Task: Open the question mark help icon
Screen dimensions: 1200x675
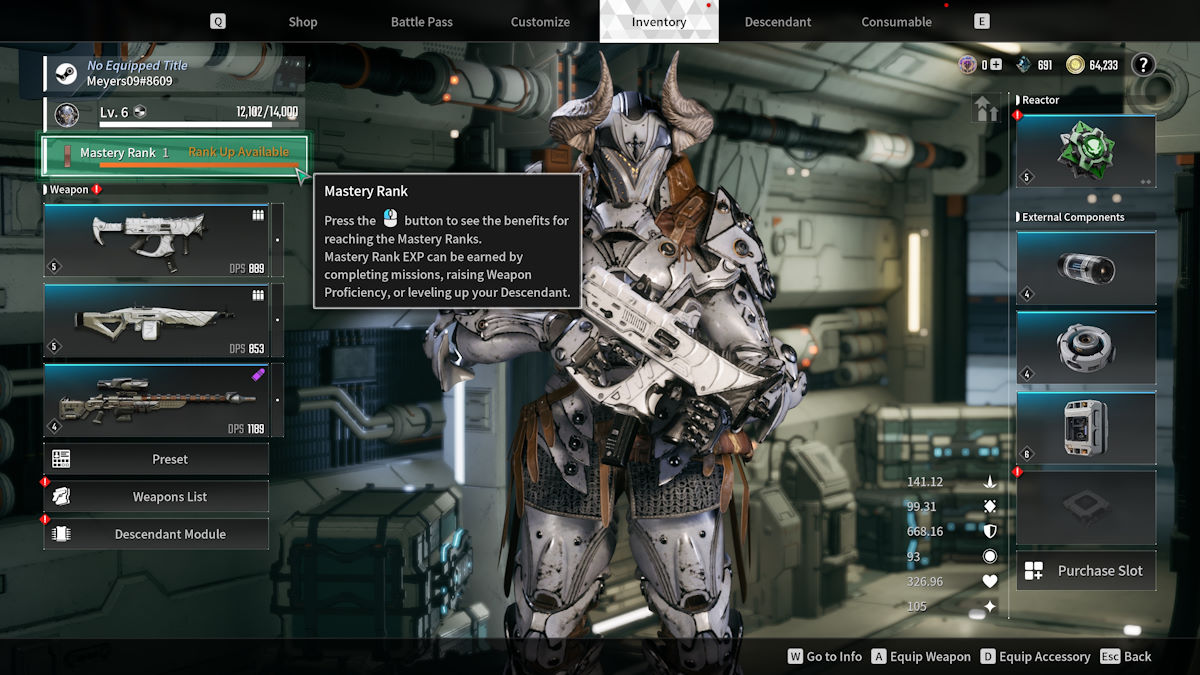Action: (1143, 65)
